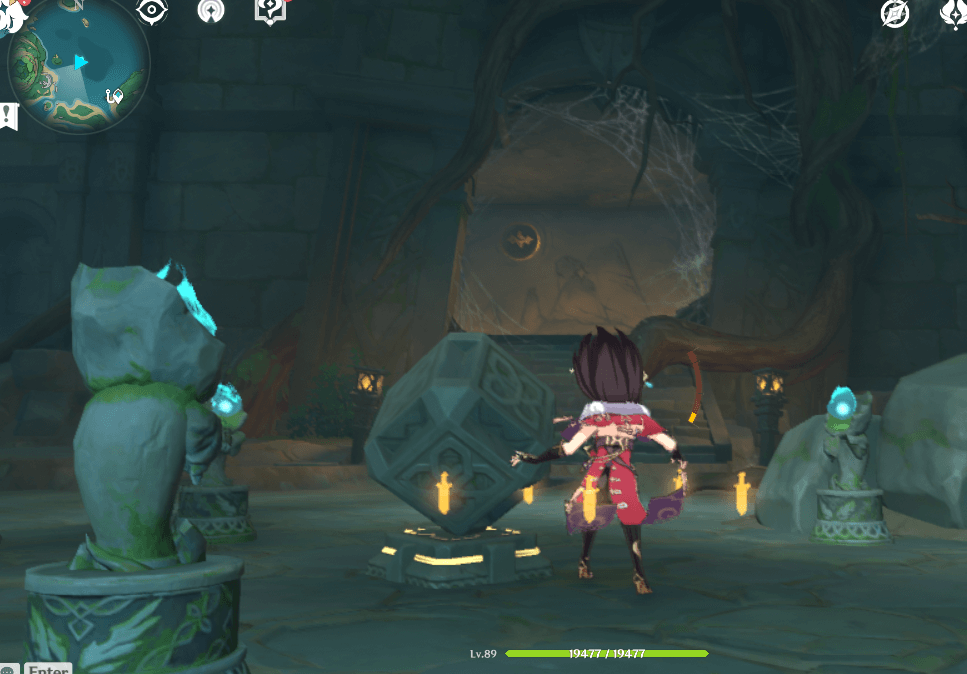Open the question mark tutorial book icon
This screenshot has width=967, height=674.
click(x=270, y=10)
